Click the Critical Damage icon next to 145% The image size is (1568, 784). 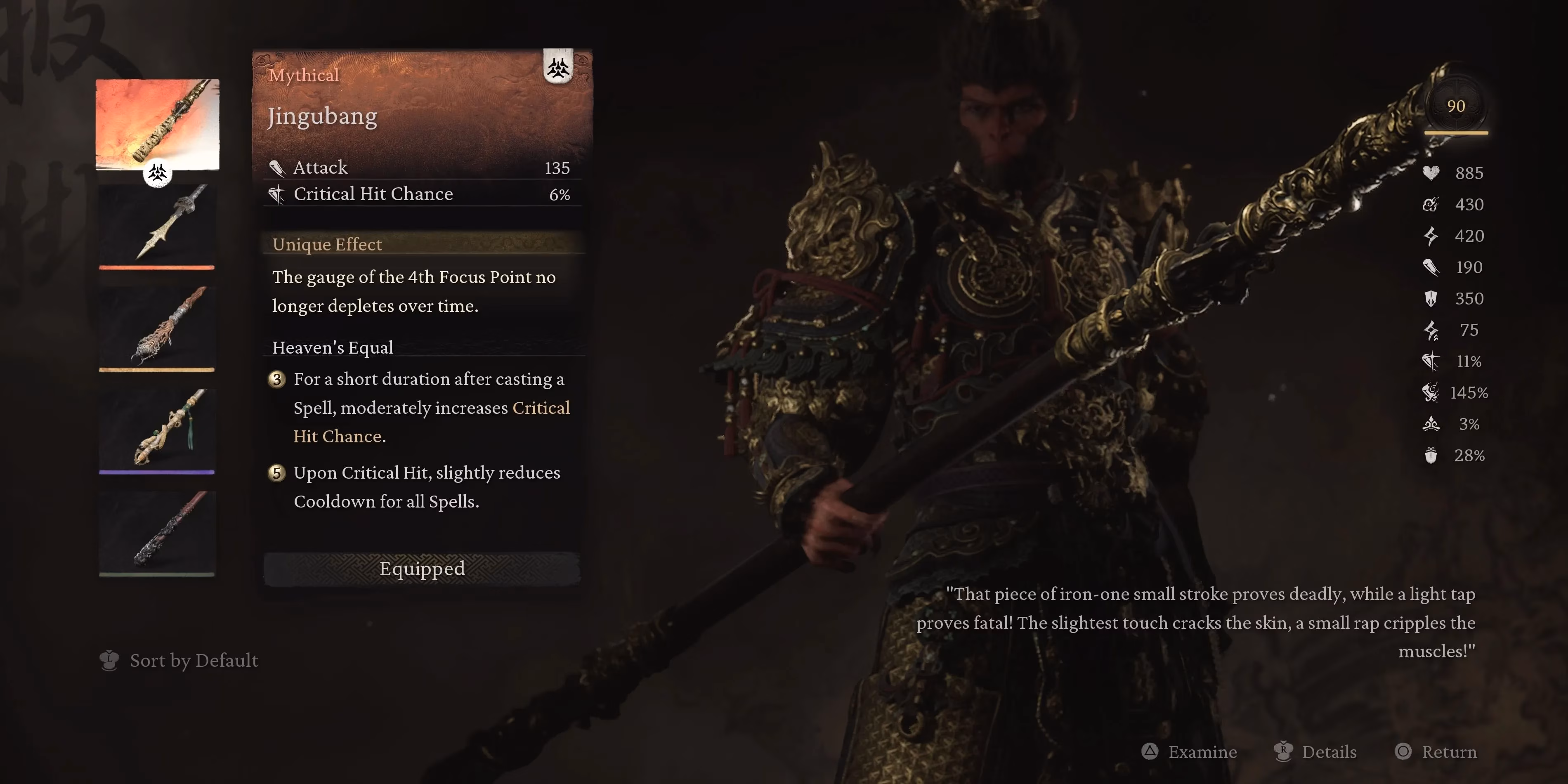[x=1431, y=392]
